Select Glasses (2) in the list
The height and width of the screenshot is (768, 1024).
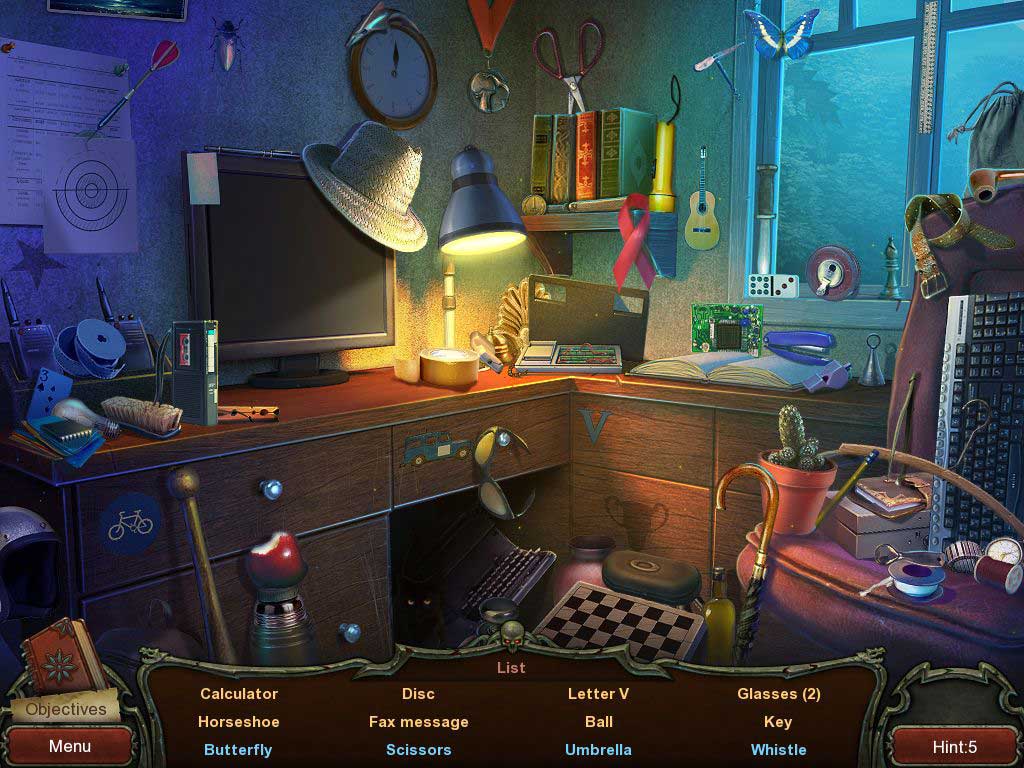[778, 693]
